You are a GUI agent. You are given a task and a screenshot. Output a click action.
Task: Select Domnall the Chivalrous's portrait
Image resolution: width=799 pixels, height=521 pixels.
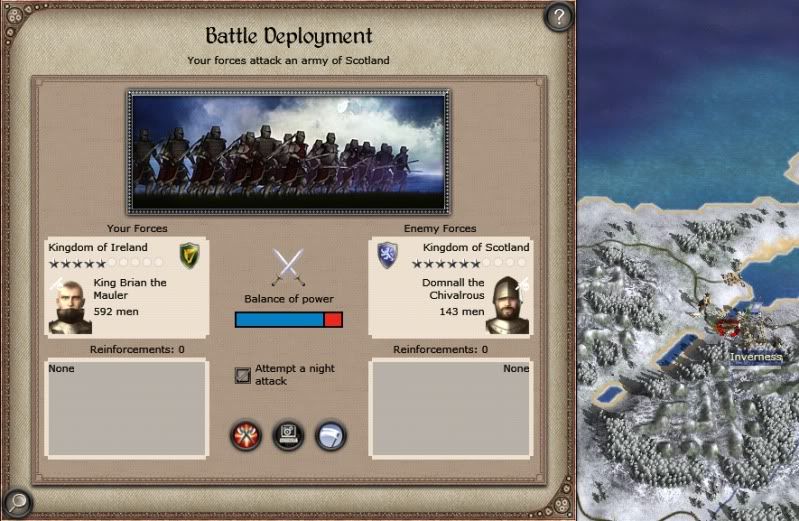[509, 305]
